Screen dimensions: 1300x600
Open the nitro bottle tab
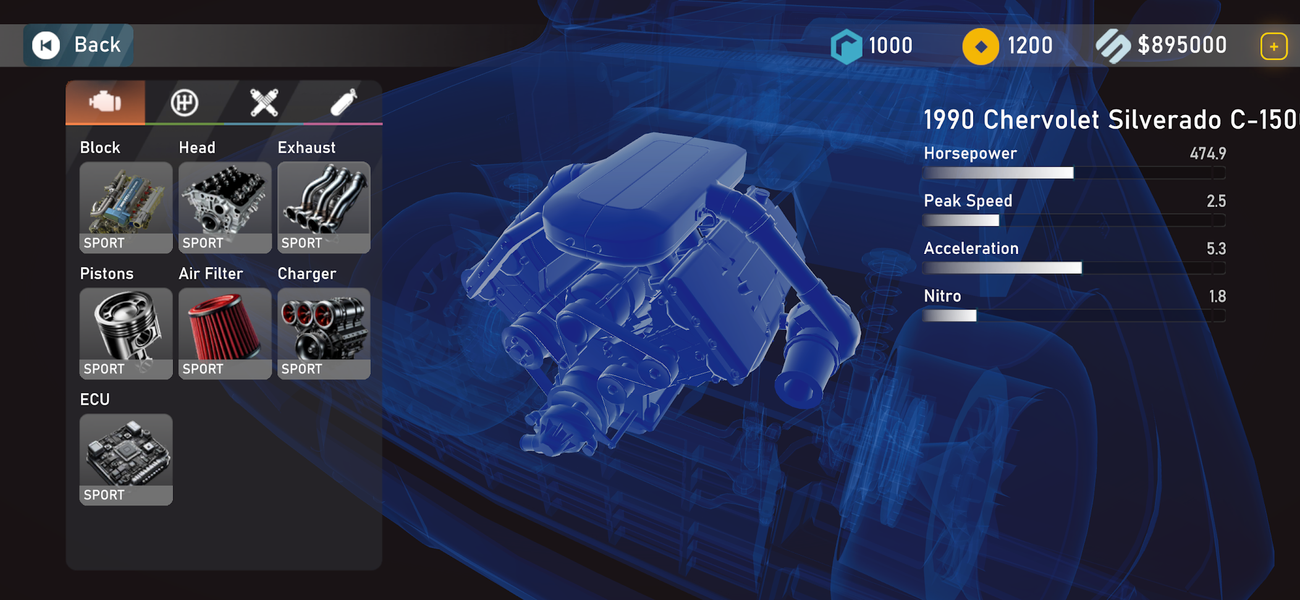[342, 102]
